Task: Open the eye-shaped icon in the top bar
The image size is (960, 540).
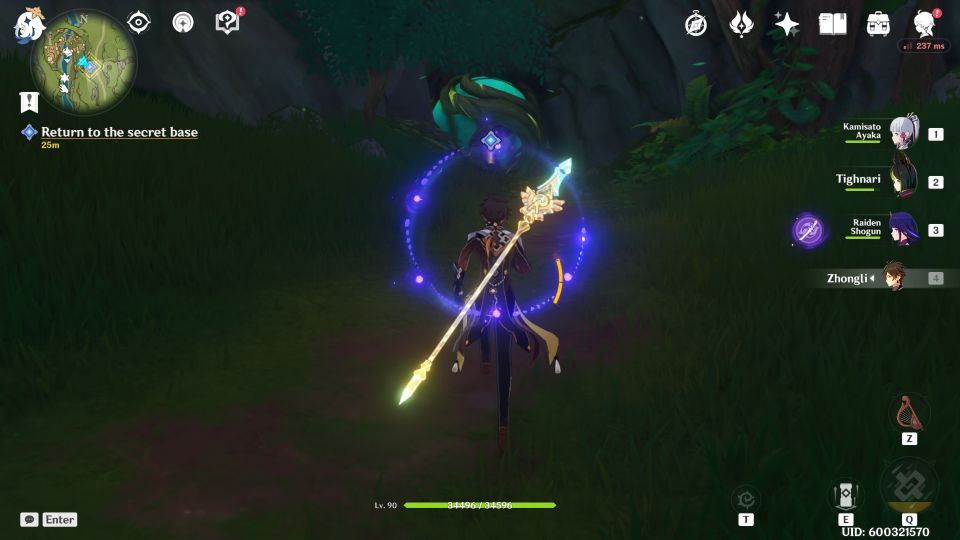Action: point(139,22)
